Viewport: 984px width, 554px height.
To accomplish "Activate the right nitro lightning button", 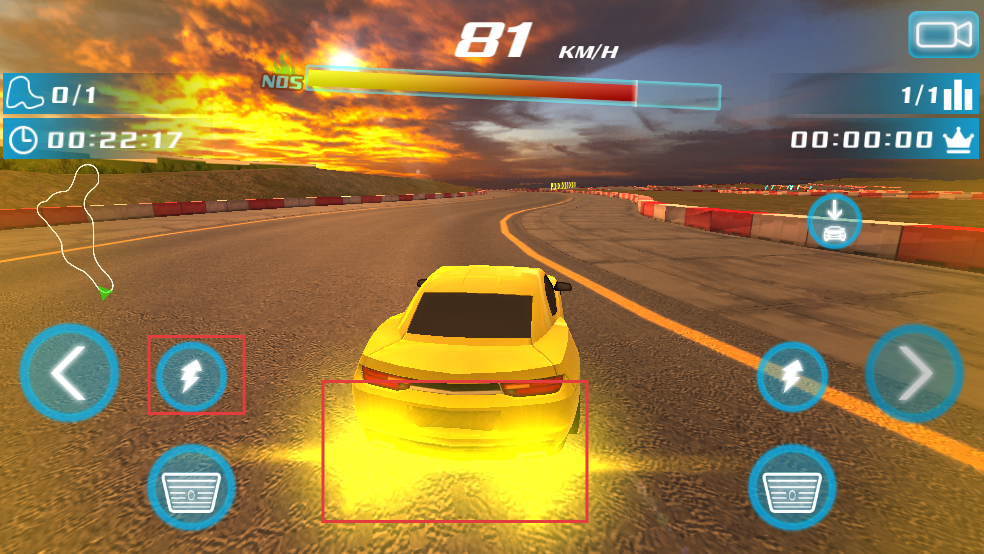I will pyautogui.click(x=792, y=377).
